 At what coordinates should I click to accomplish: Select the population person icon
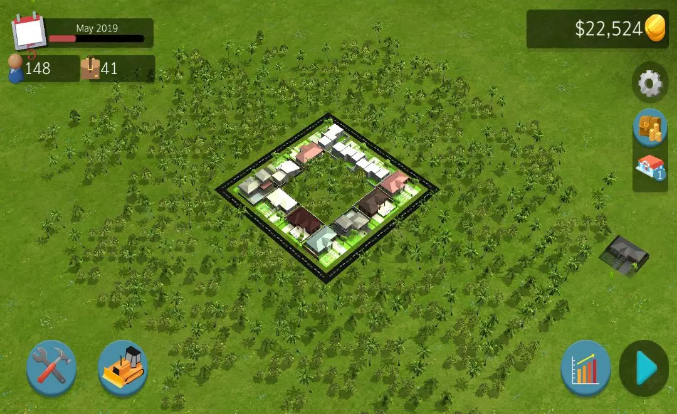16,68
